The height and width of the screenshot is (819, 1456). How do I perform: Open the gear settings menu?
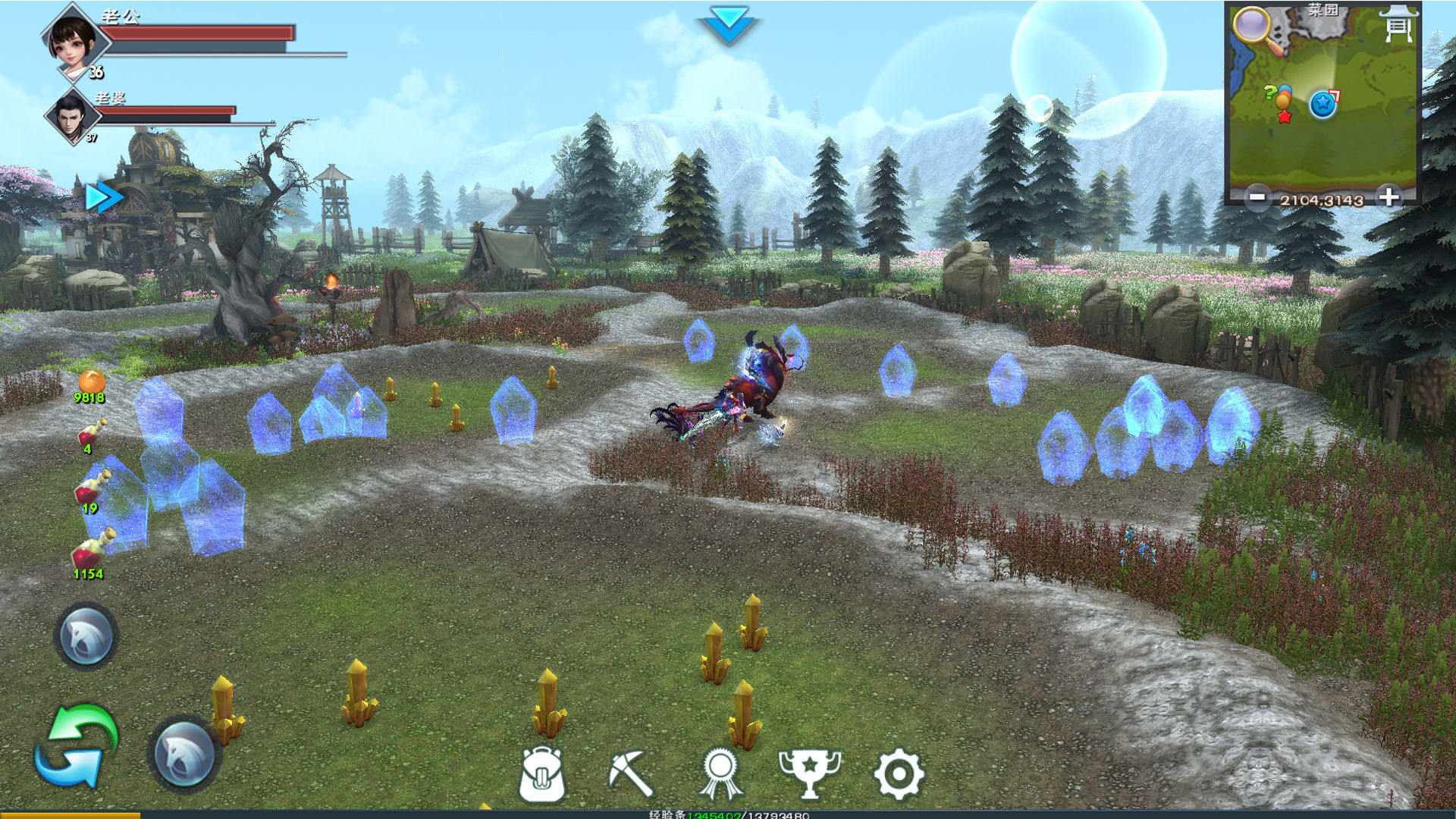tap(899, 774)
